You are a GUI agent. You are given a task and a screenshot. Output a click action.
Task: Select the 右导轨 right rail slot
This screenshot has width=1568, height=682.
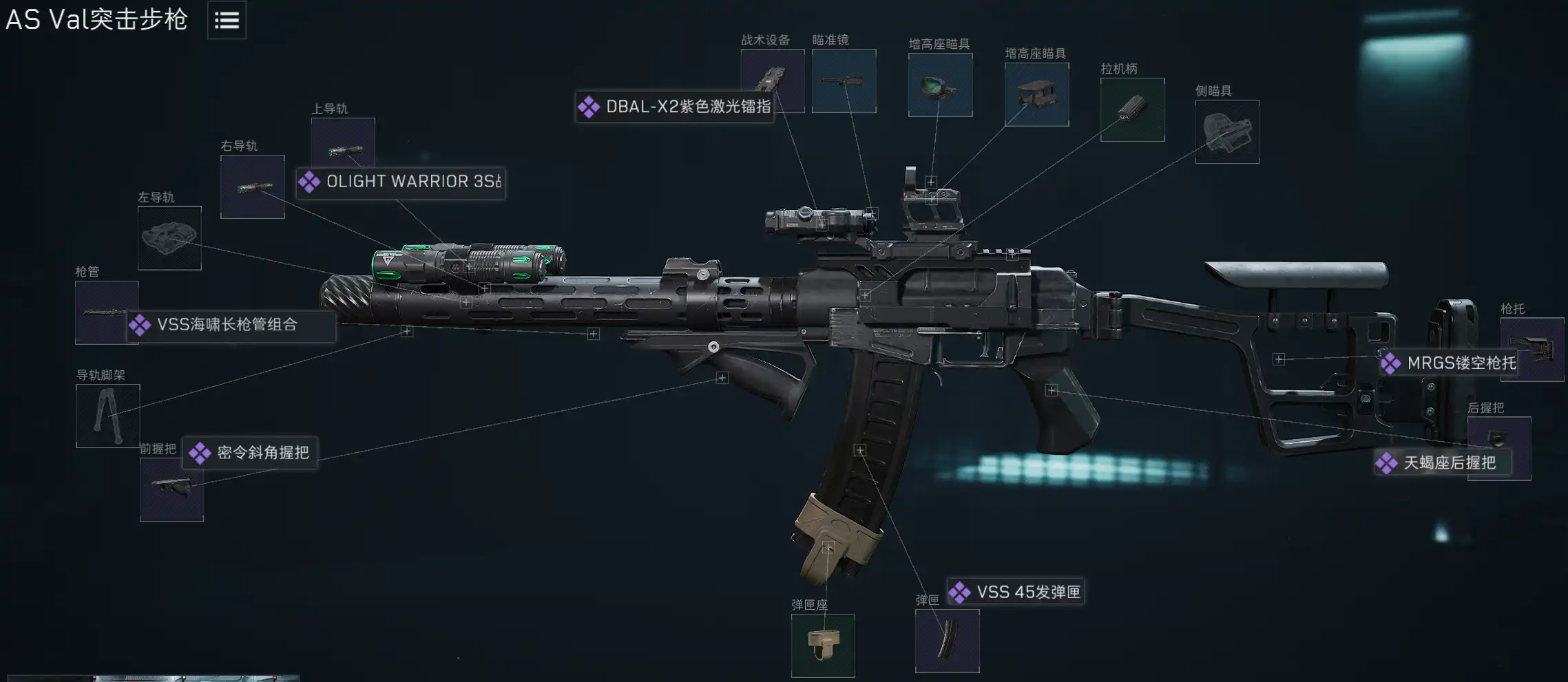click(x=252, y=187)
